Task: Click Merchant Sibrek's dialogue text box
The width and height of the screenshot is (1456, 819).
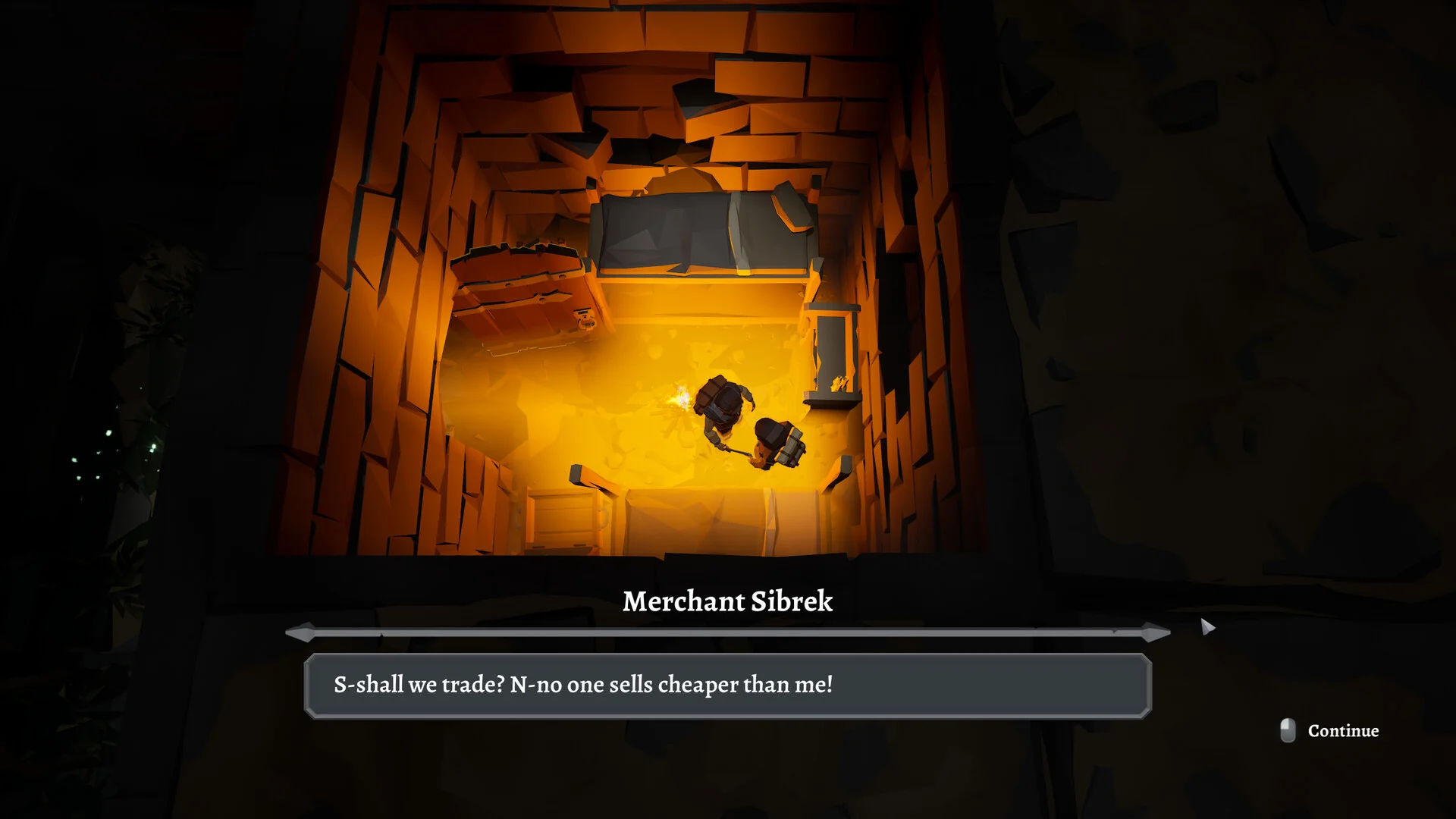Action: 727,686
